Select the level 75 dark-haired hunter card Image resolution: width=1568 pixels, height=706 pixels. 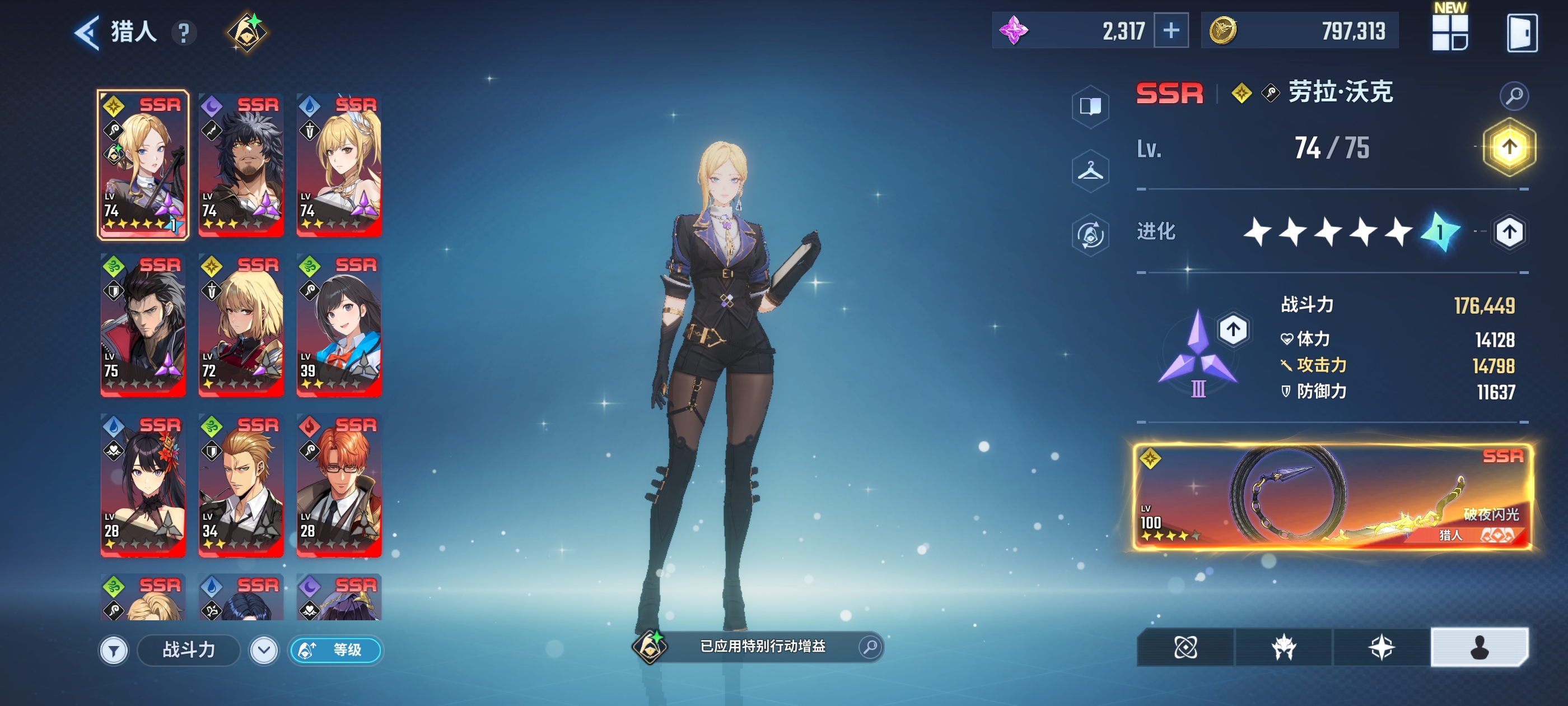(143, 324)
